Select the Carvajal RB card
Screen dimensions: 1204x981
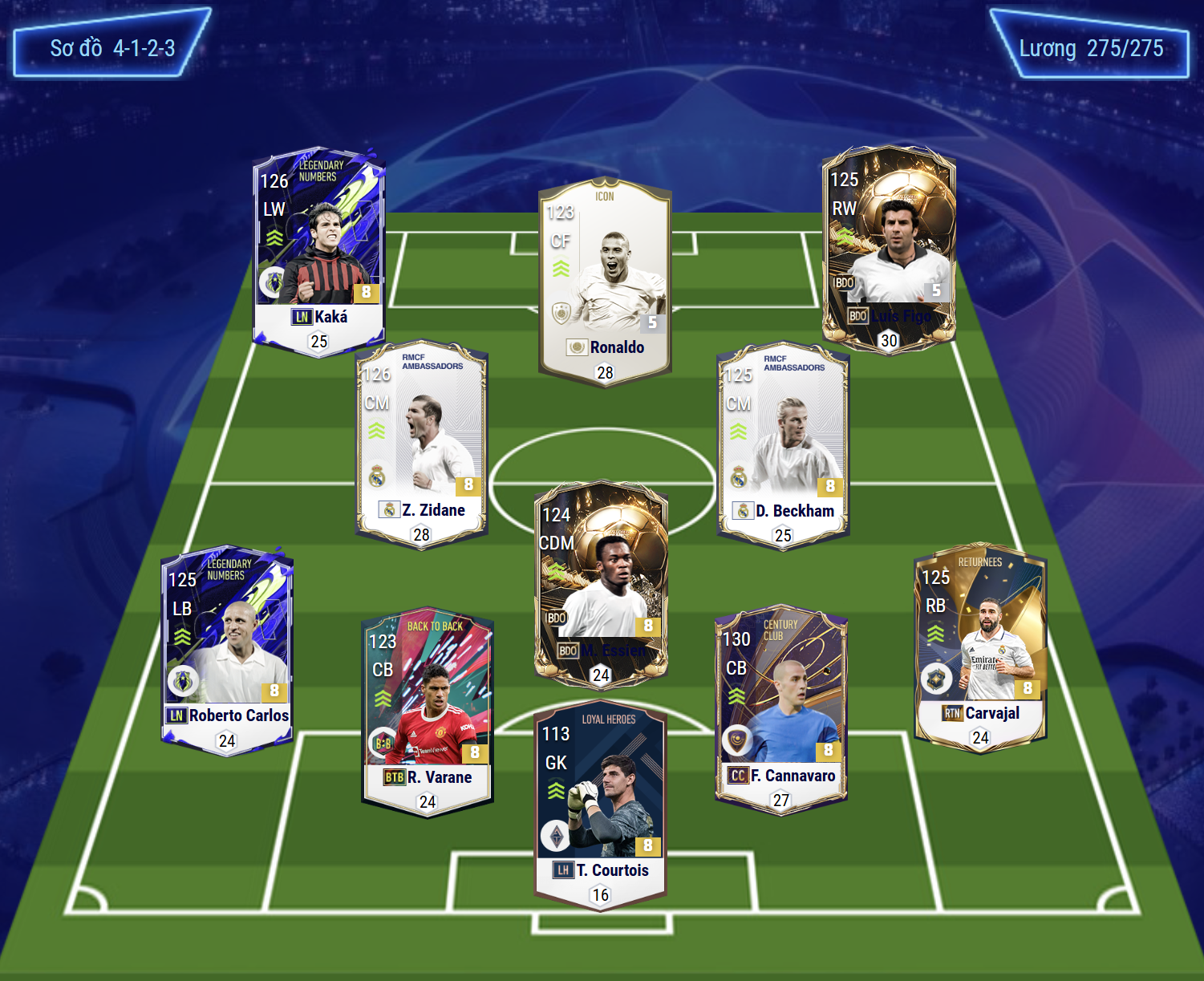point(980,647)
